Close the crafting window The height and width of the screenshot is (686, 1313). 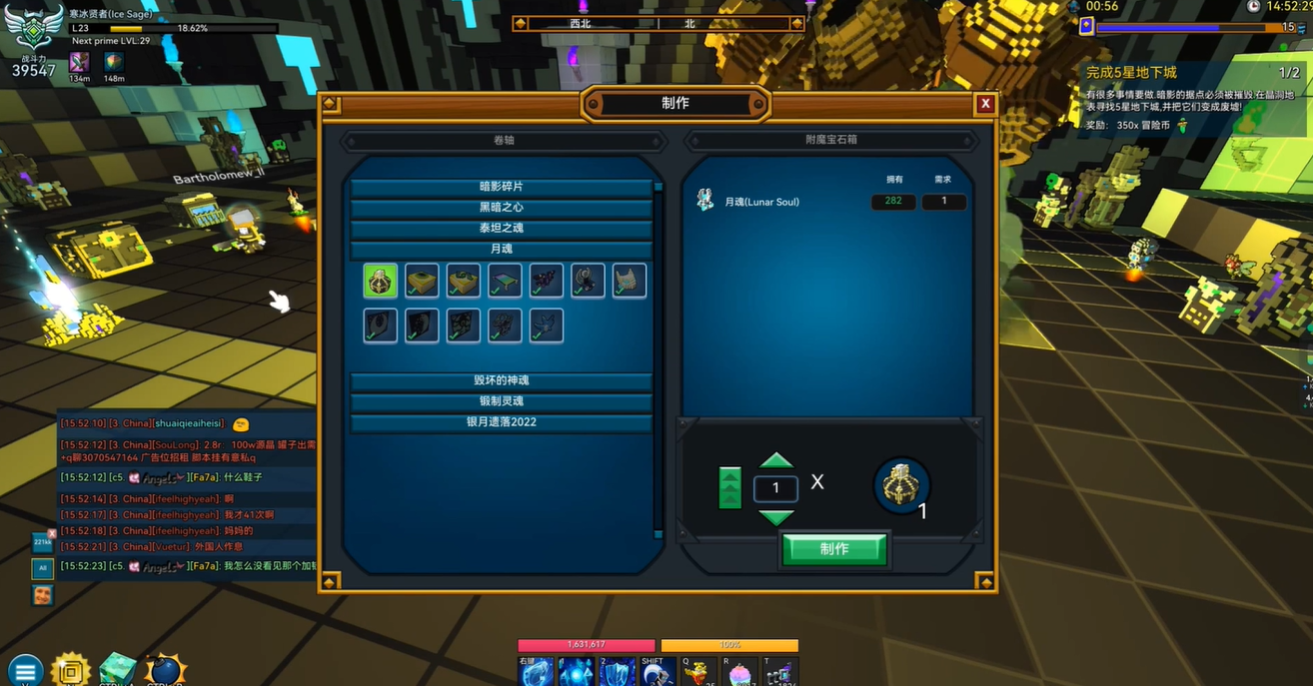[x=985, y=103]
